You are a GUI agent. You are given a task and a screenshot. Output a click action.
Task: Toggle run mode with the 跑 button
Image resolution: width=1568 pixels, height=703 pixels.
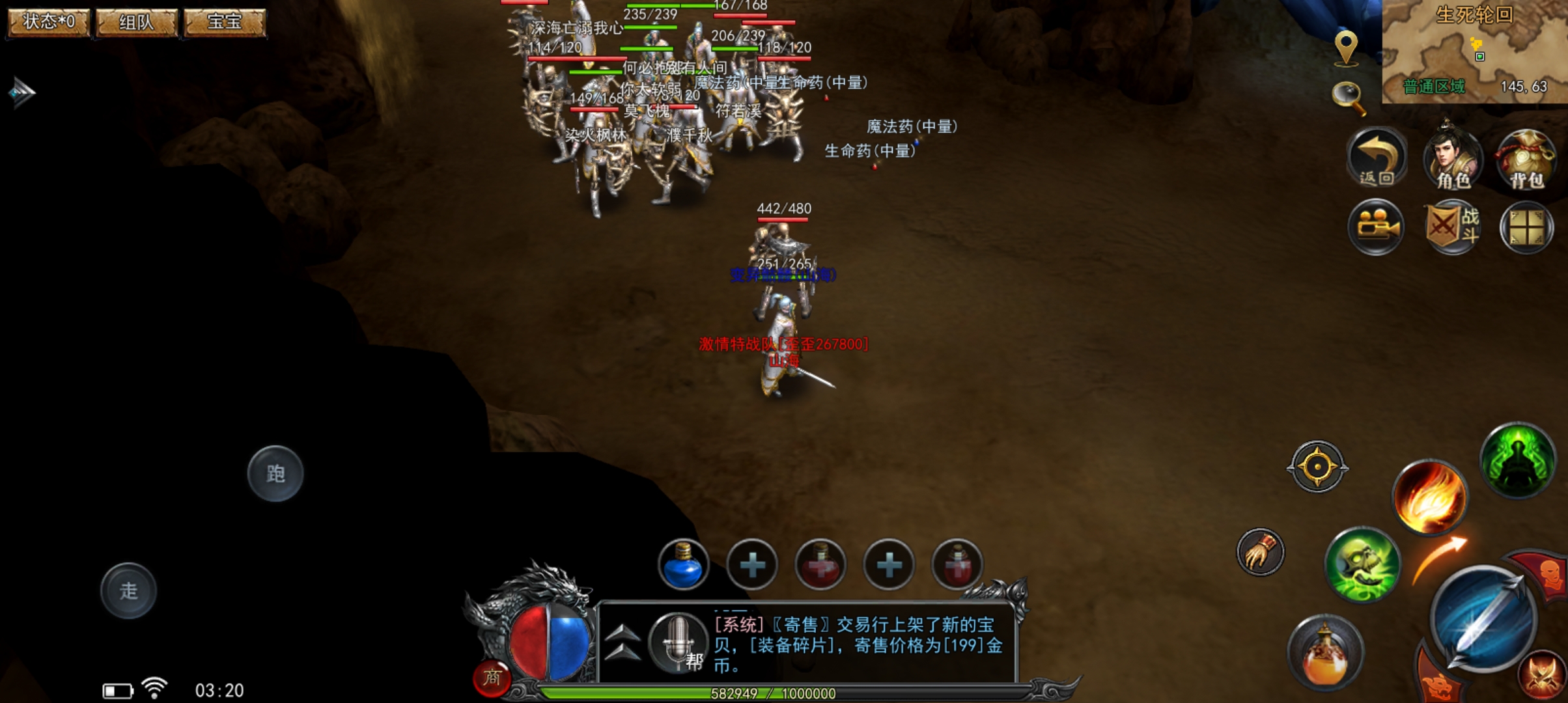(x=276, y=475)
